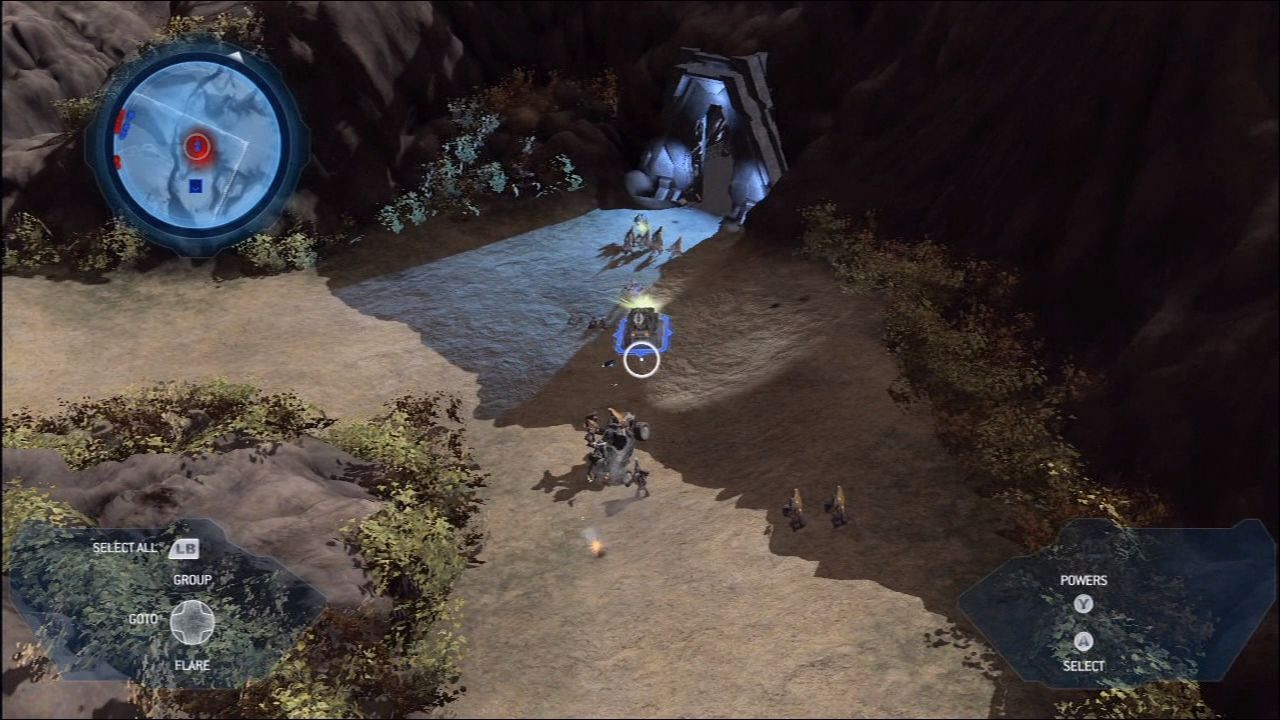Click the white directional arrow on the minimap ring
Viewport: 1280px width, 720px height.
coord(236,54)
